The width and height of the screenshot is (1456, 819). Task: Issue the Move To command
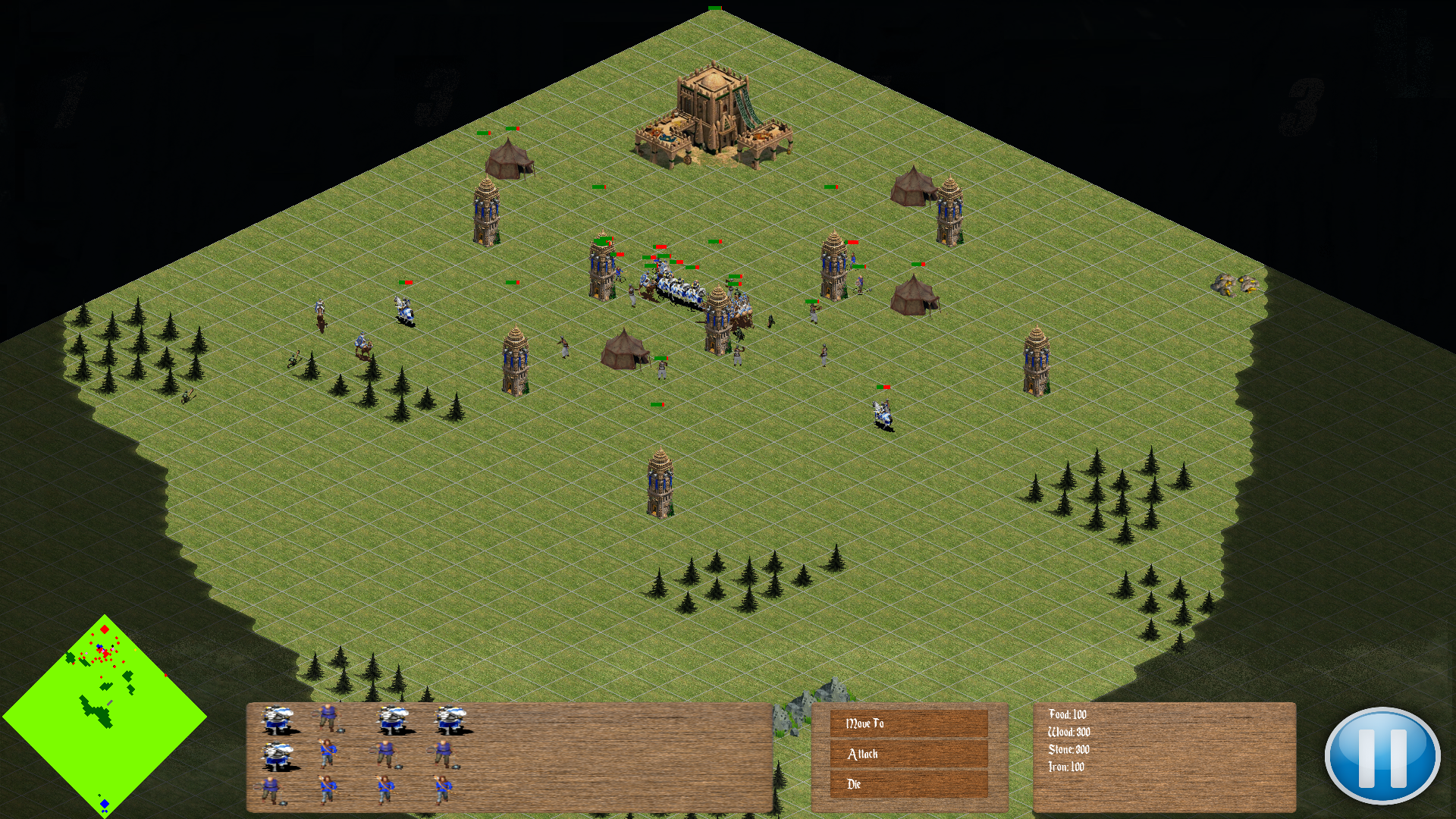pos(908,723)
